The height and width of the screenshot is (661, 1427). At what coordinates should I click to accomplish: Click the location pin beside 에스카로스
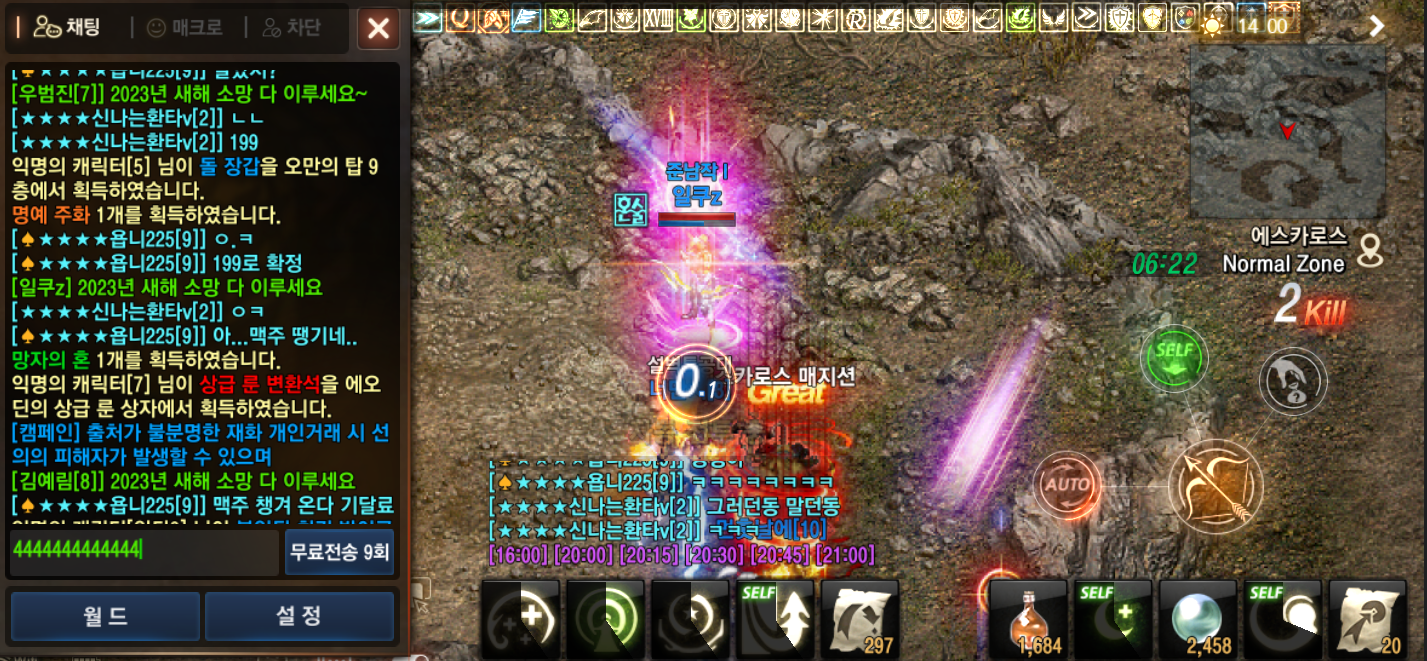point(1370,250)
